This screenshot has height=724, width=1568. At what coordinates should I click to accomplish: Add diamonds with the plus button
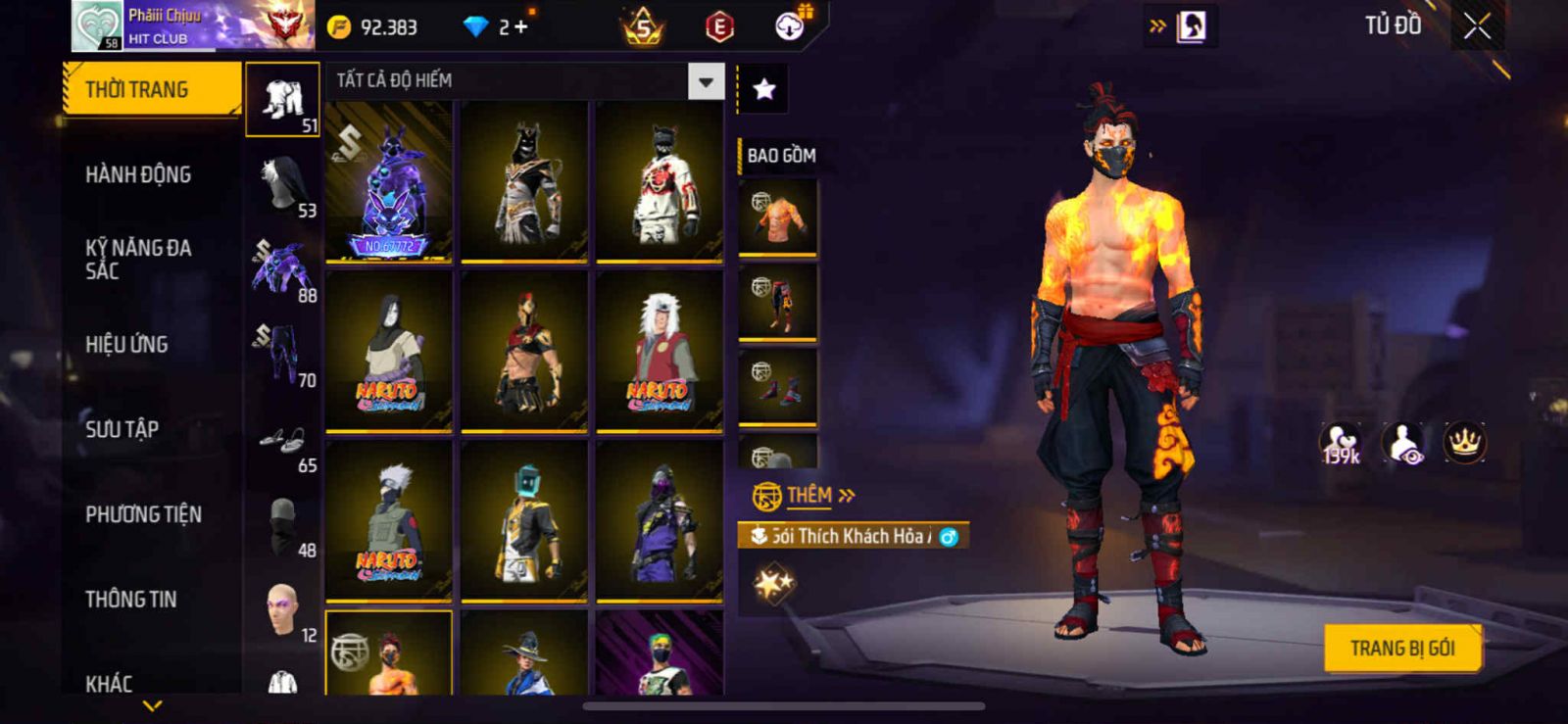[x=520, y=27]
